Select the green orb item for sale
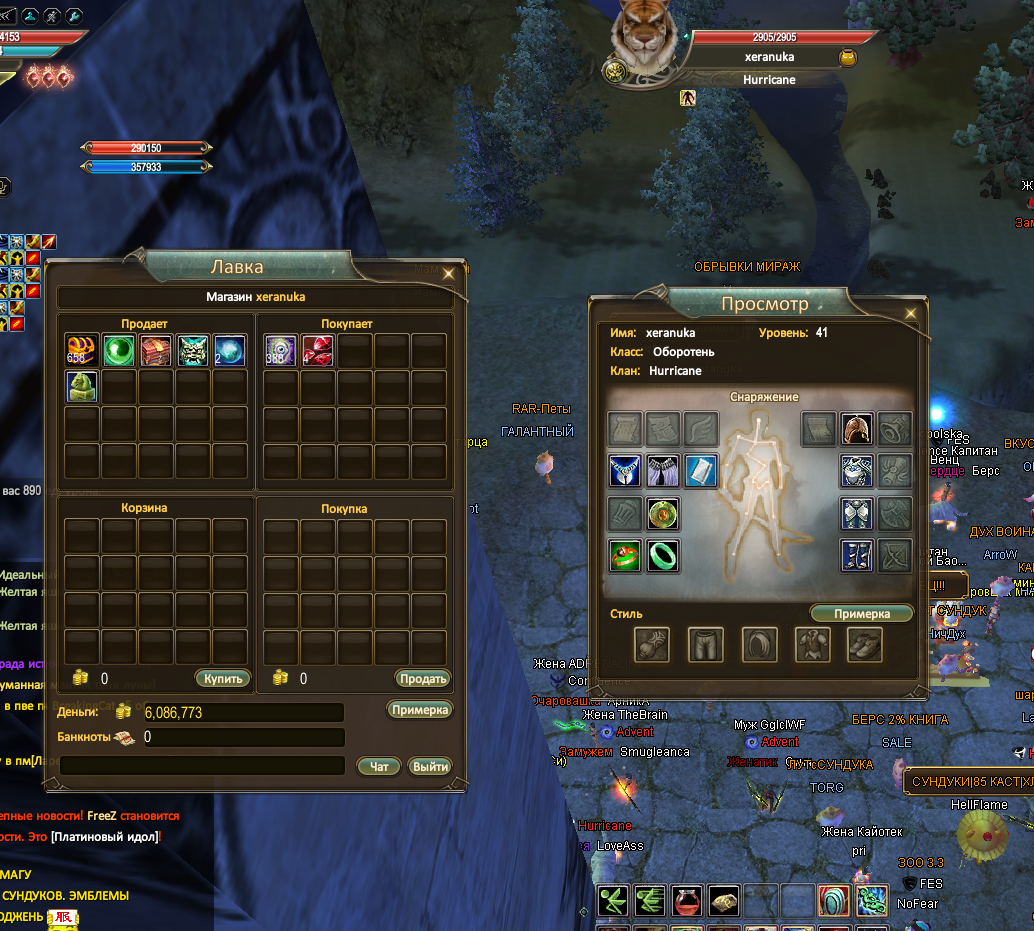The image size is (1034, 931). point(119,351)
